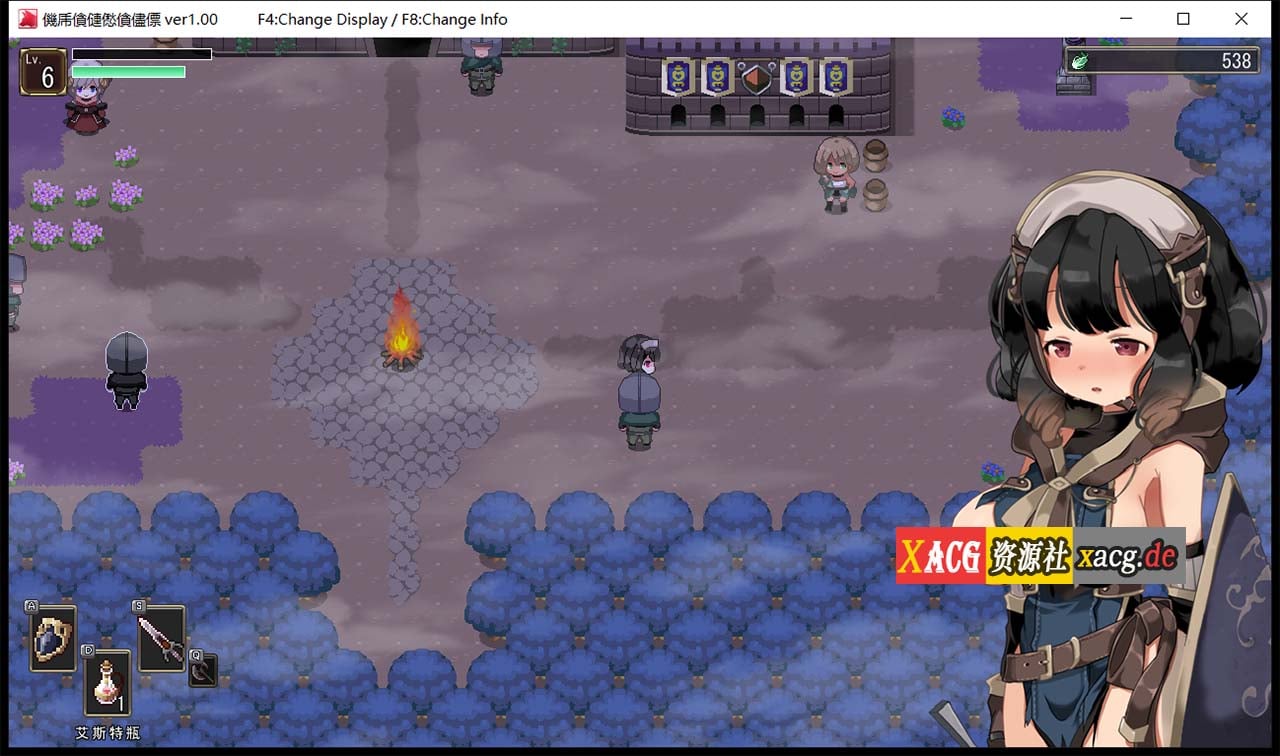Click the Lv.6 level badge
This screenshot has width=1280, height=756.
[44, 71]
